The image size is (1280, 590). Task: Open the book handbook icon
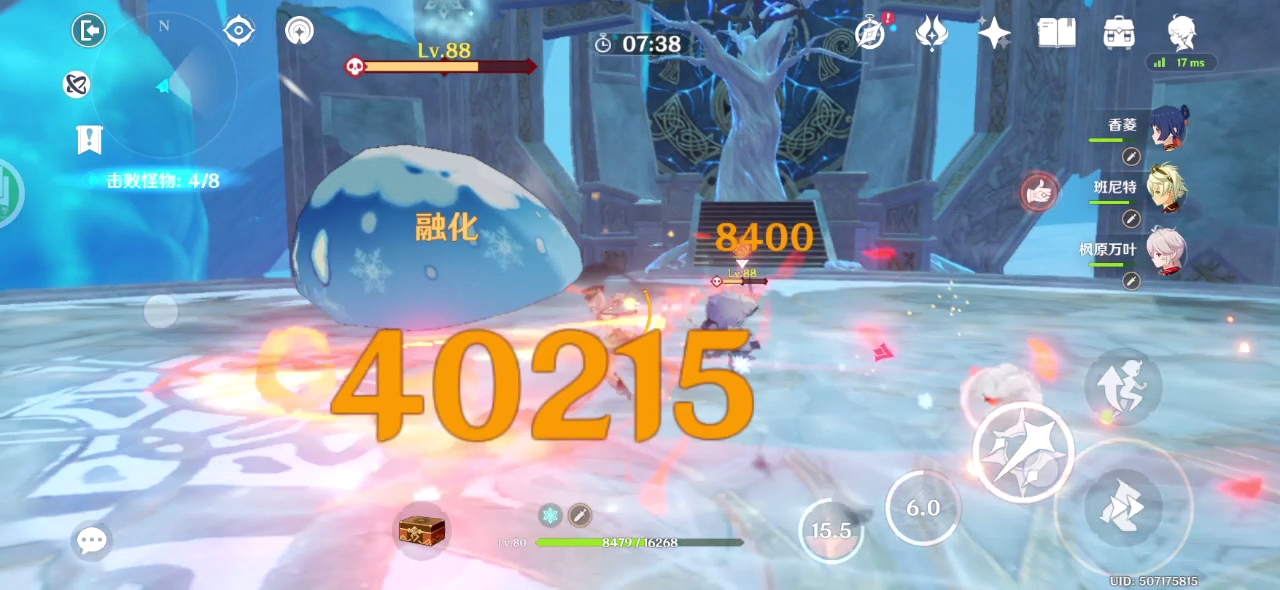1056,33
